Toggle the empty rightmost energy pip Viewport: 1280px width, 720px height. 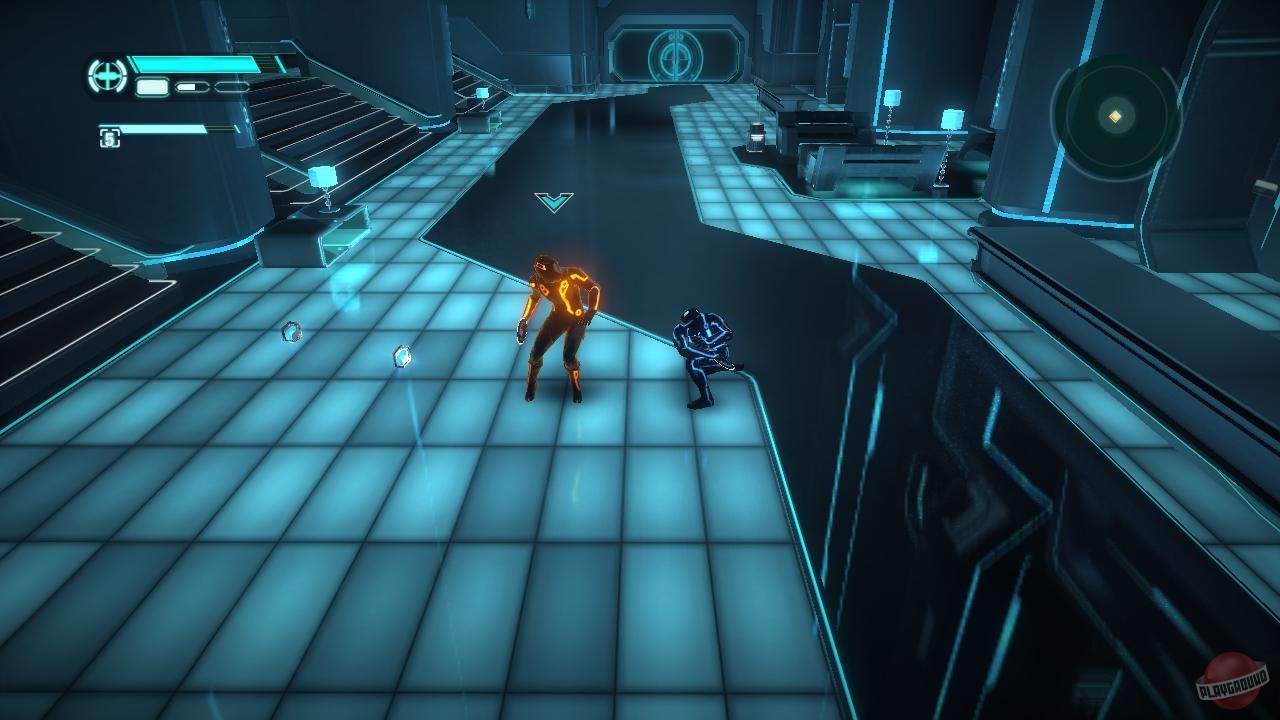tap(233, 86)
